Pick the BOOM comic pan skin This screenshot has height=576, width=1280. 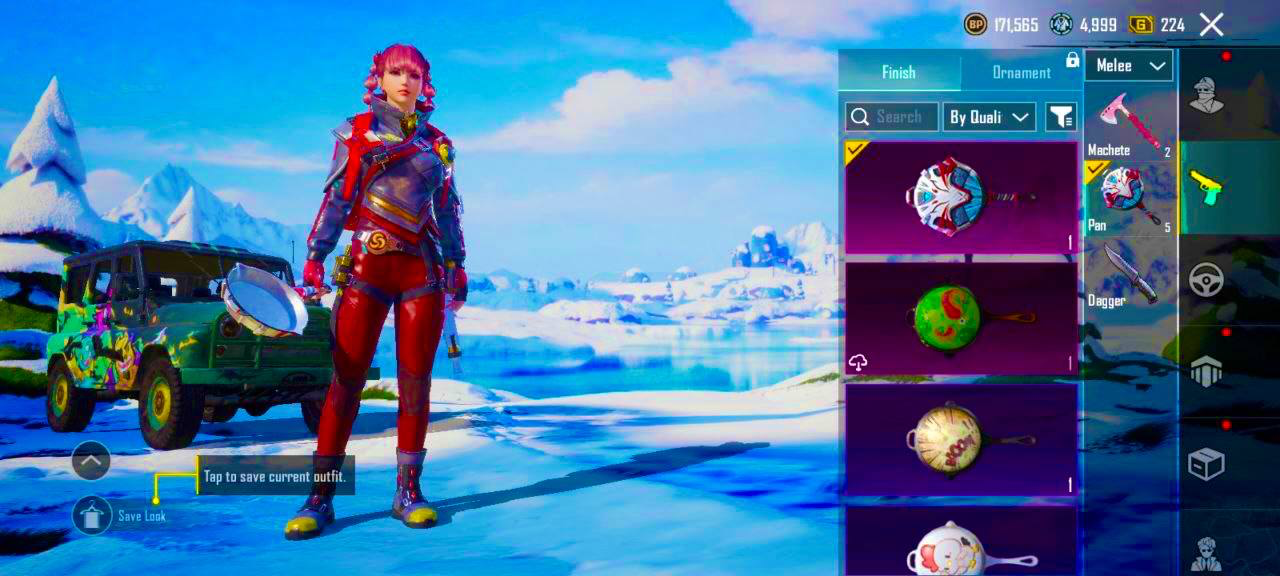(961, 439)
